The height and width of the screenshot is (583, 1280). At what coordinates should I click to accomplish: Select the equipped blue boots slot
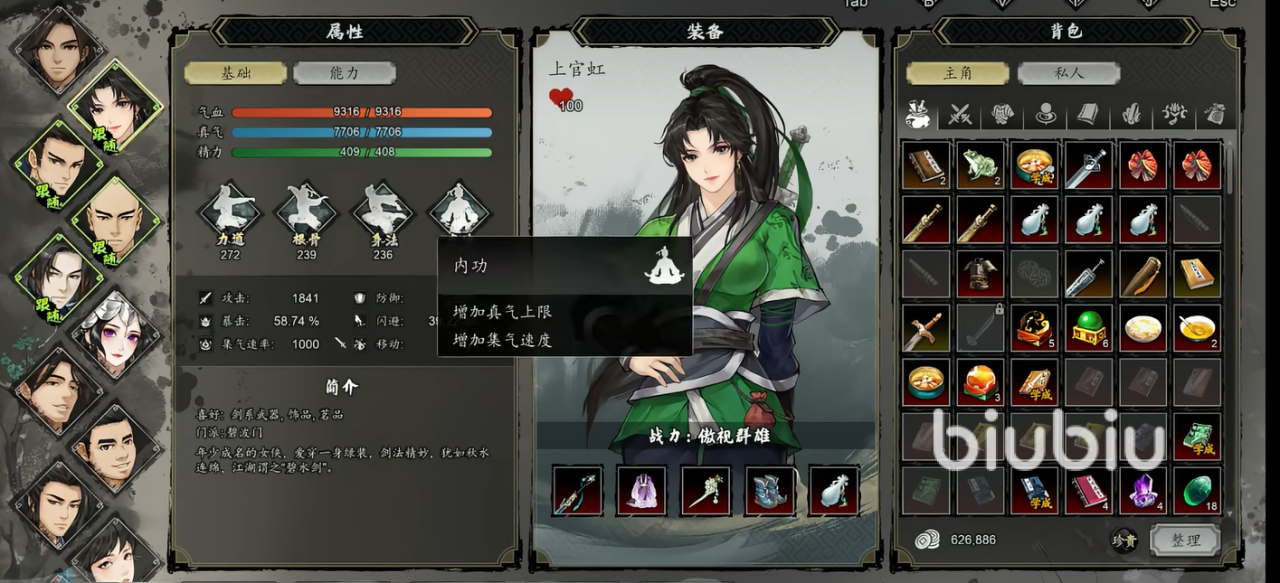[770, 490]
